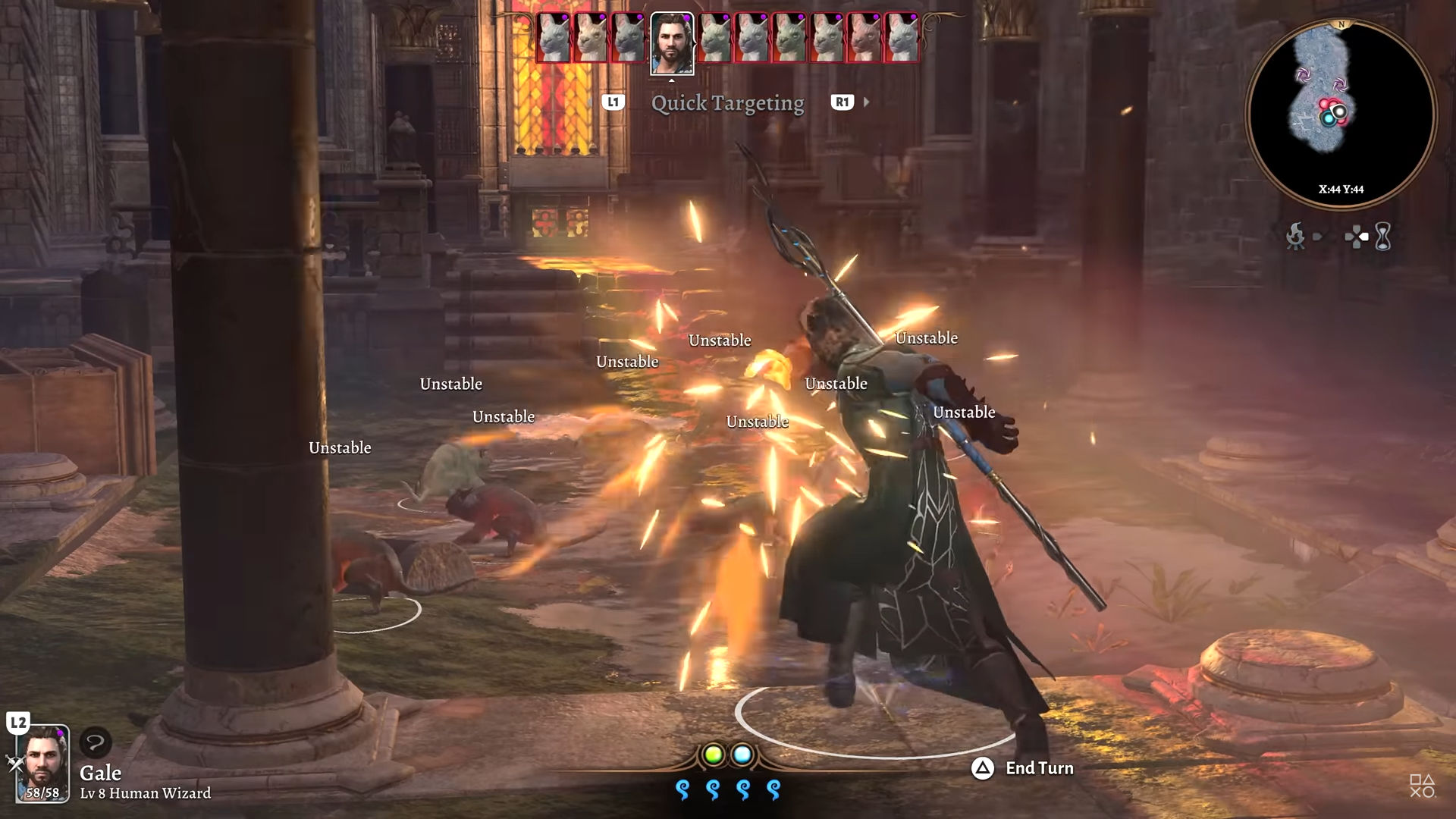Select the blue bonus action orb

[742, 755]
